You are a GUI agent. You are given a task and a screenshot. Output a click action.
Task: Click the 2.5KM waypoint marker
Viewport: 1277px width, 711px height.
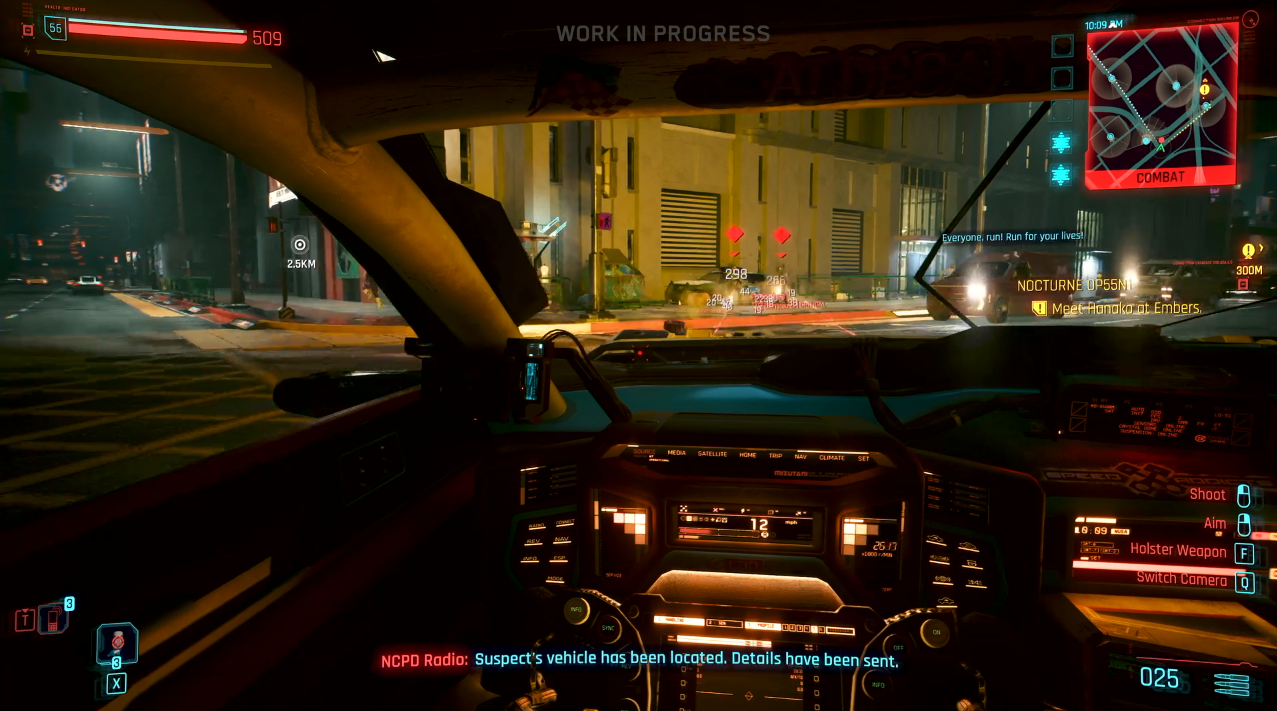pos(300,245)
